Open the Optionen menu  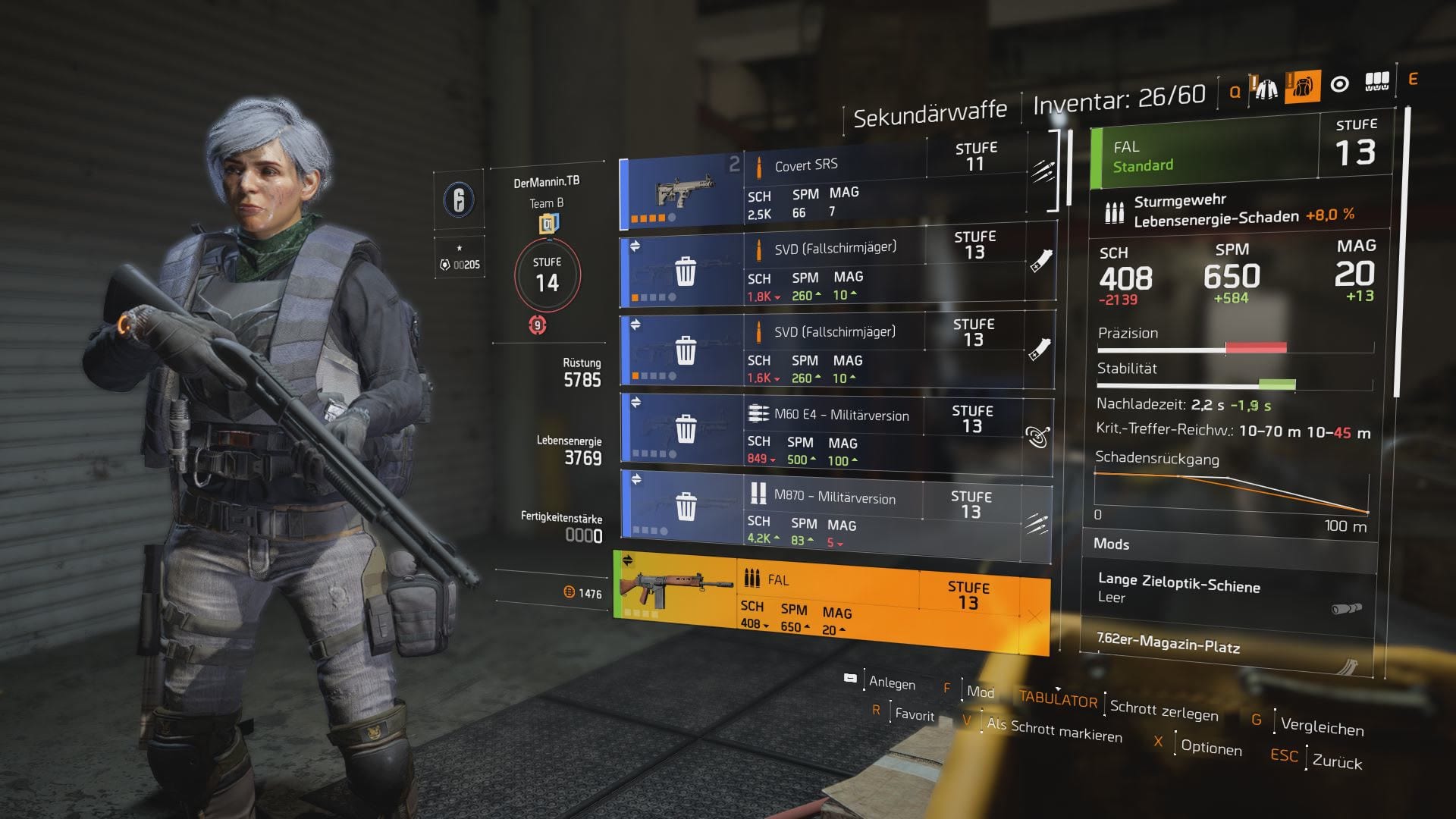(x=1211, y=748)
